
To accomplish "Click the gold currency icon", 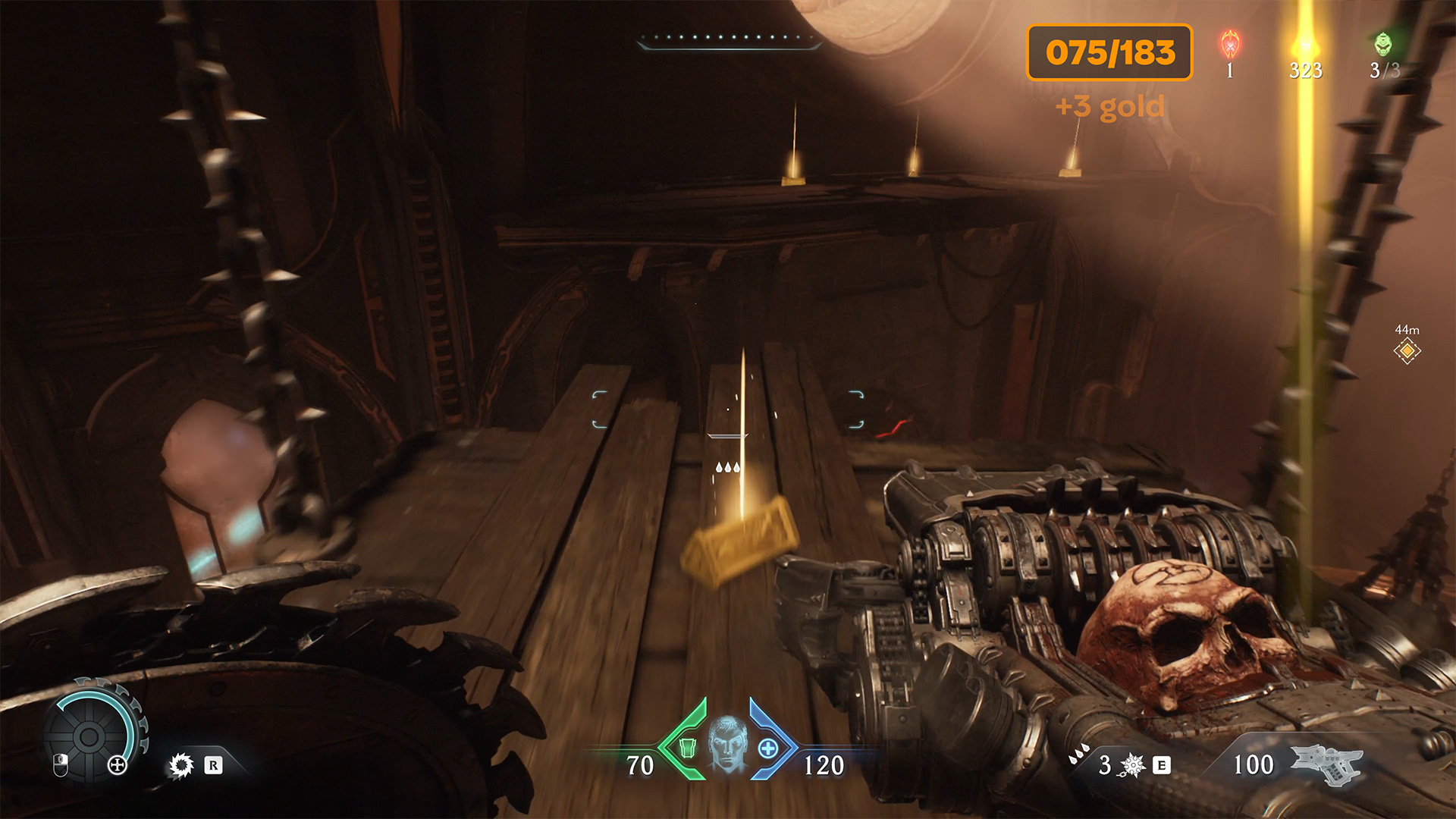I will coord(1305,44).
